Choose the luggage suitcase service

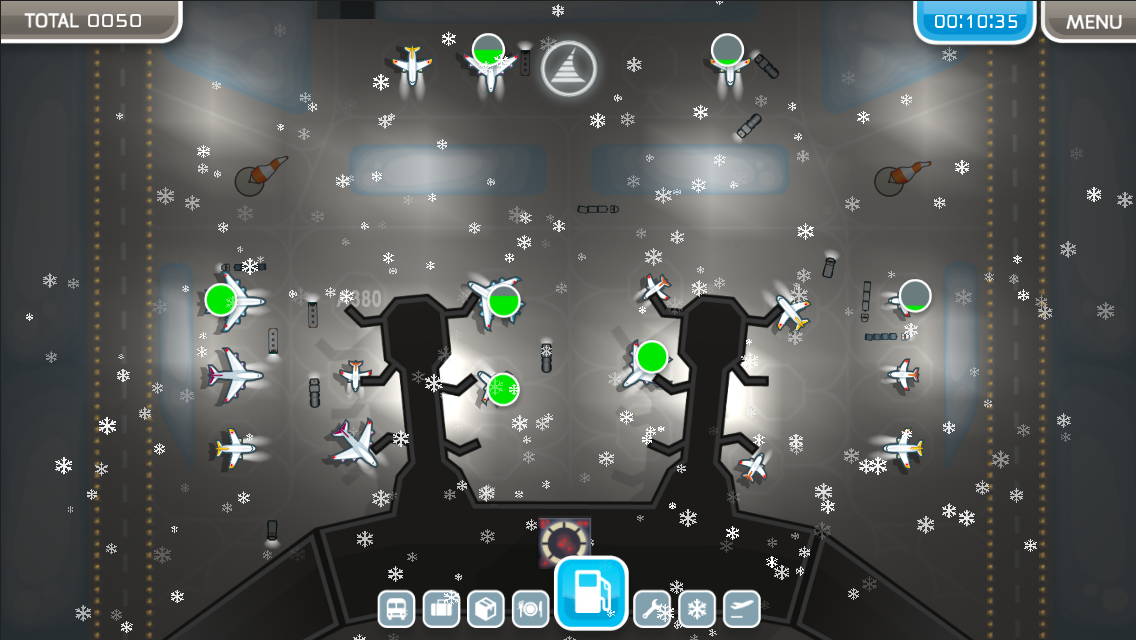(x=441, y=608)
